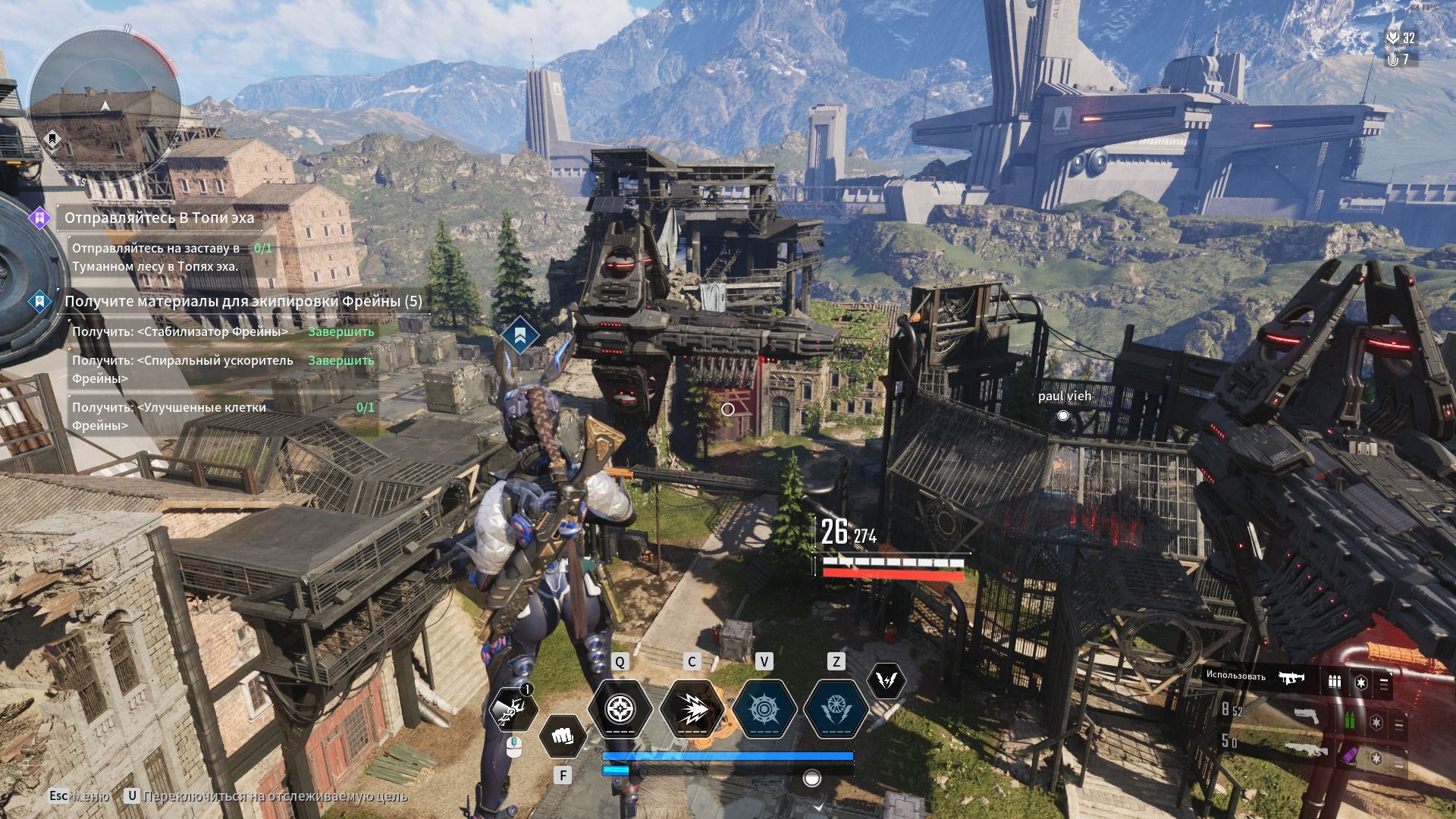Click the blue sub-quest bookmark icon
This screenshot has width=1456, height=819.
39,301
